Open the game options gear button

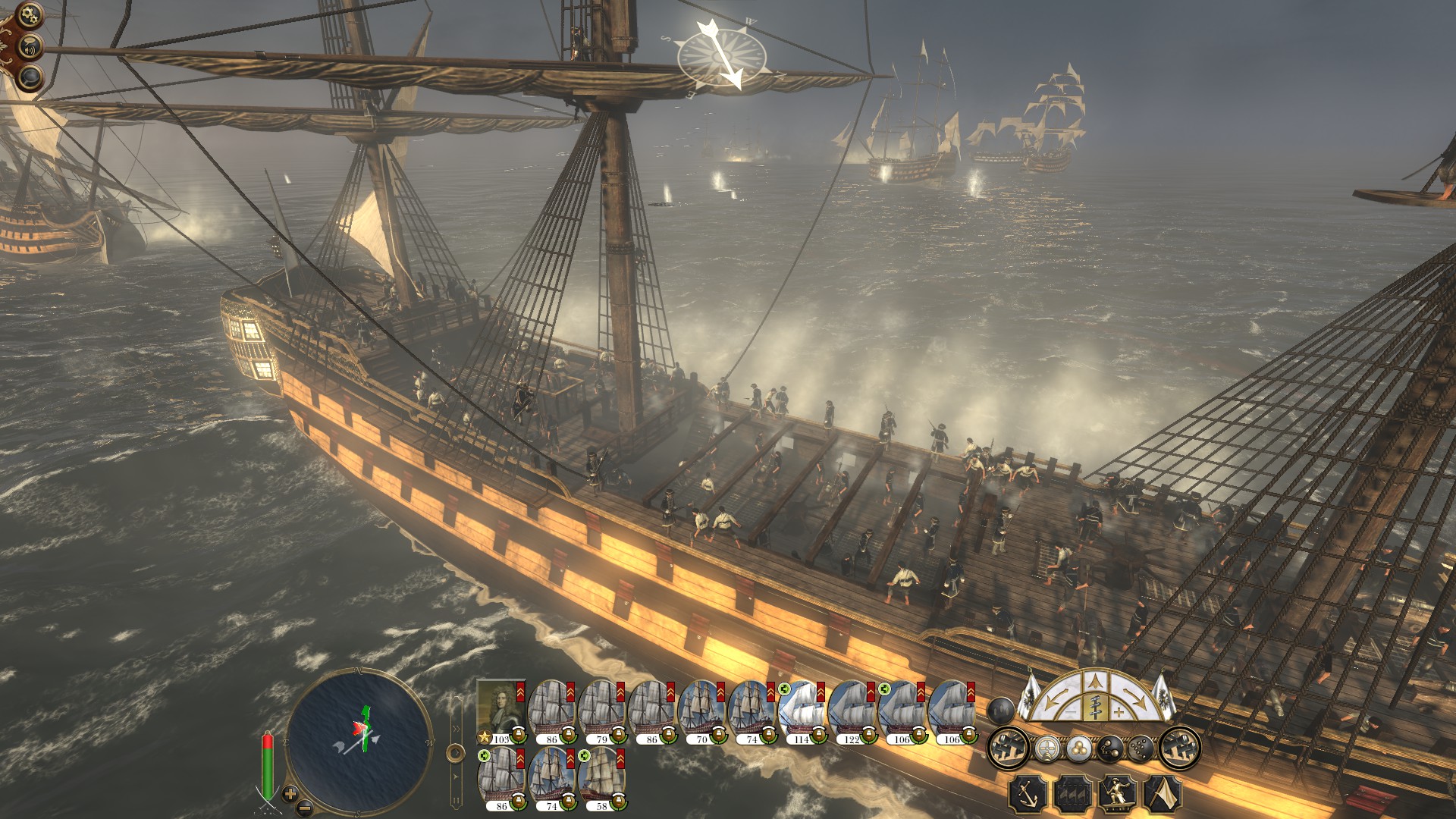pyautogui.click(x=29, y=14)
